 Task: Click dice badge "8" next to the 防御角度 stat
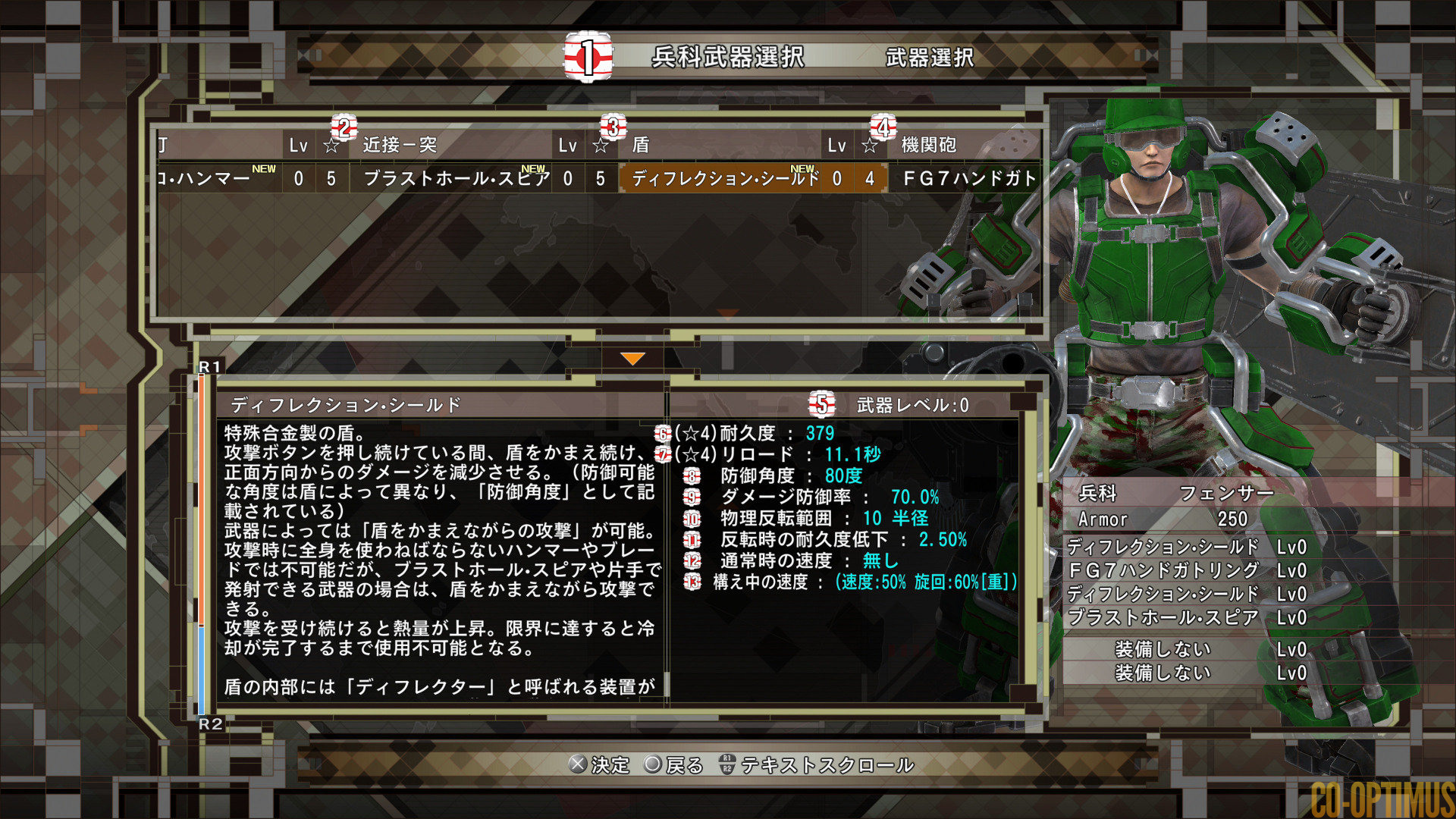(x=690, y=476)
